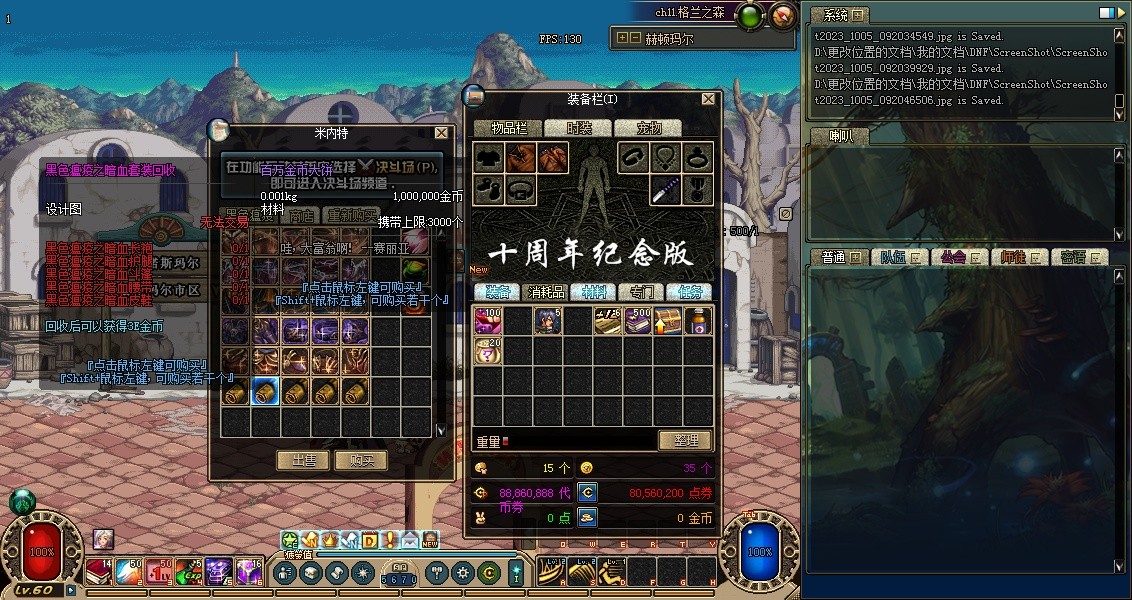Close the 装备栏 equipment window
The width and height of the screenshot is (1132, 600).
pos(709,99)
